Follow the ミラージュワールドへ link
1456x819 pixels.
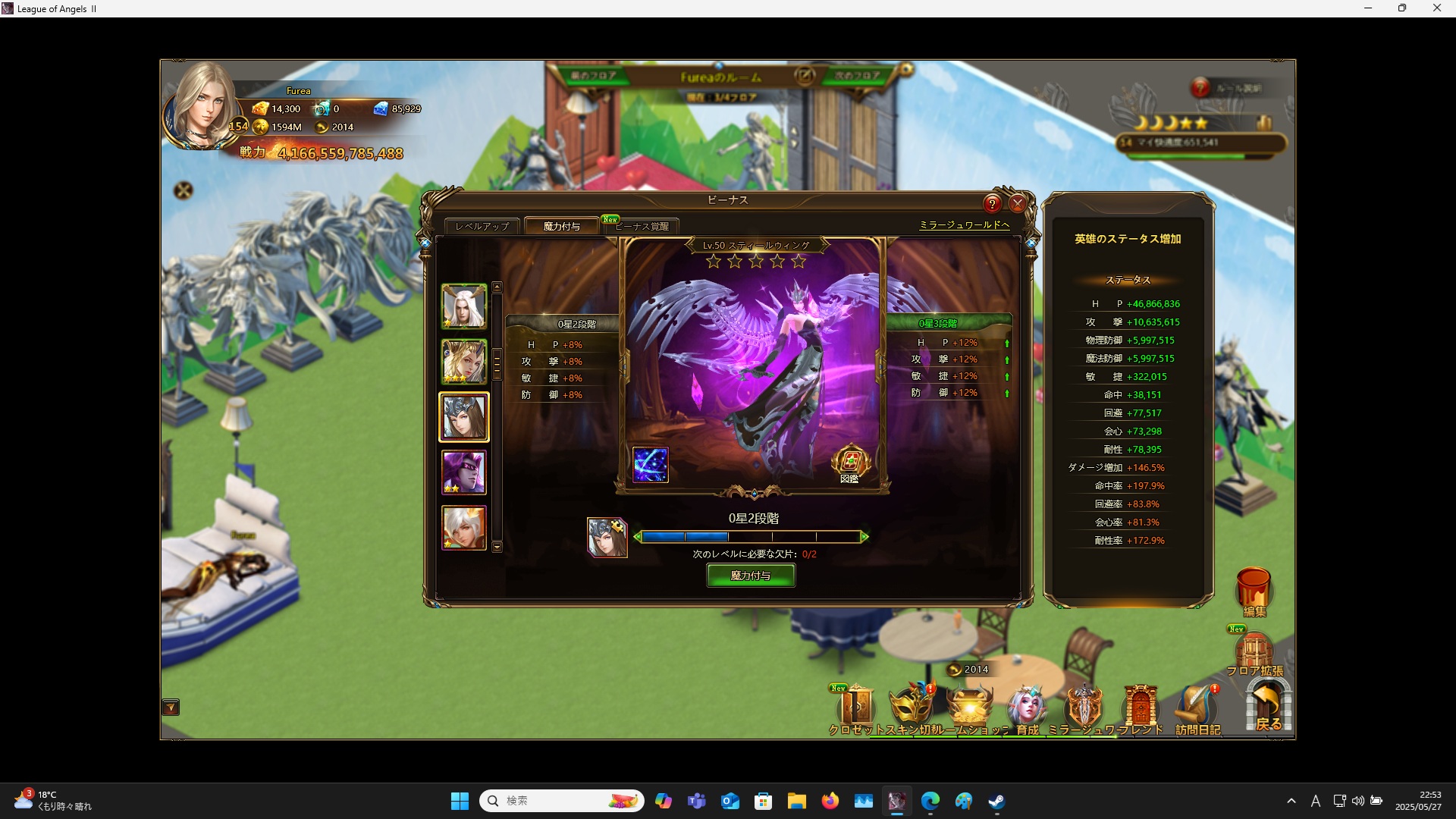(x=964, y=225)
